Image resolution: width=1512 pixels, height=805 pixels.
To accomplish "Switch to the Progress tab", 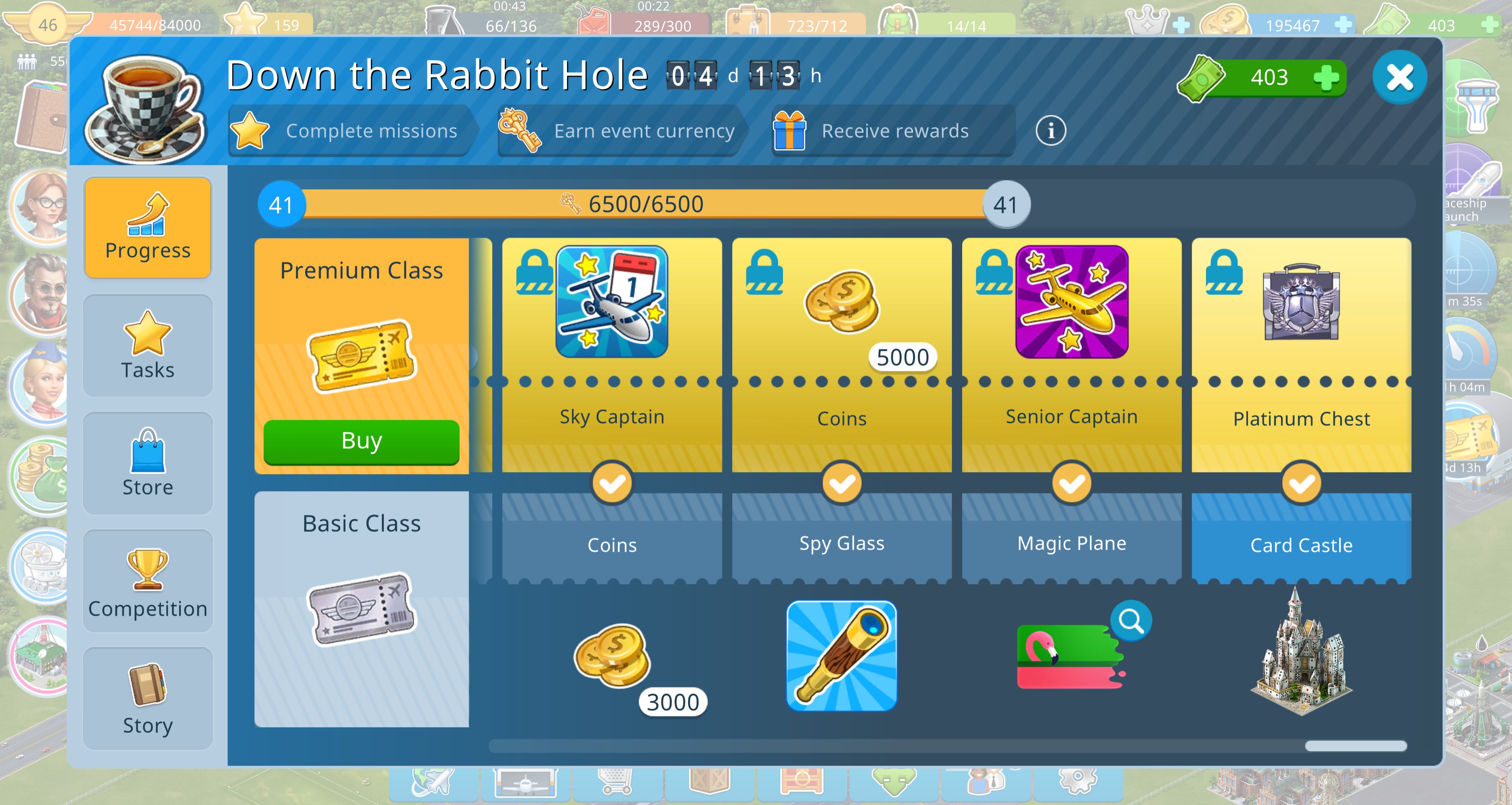I will pyautogui.click(x=148, y=228).
